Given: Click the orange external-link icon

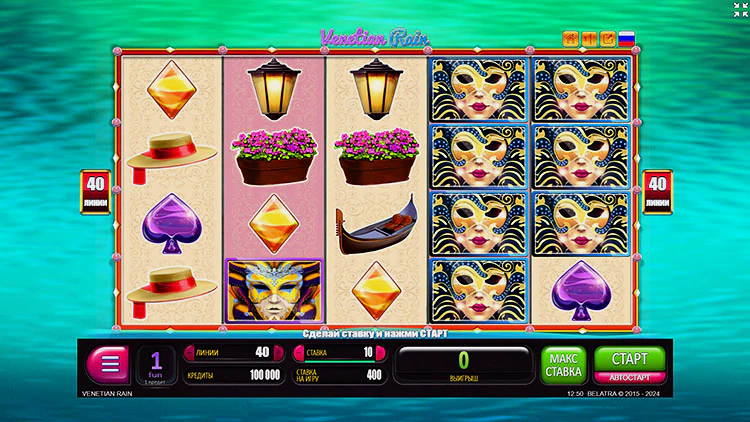Looking at the screenshot, I should click(607, 39).
